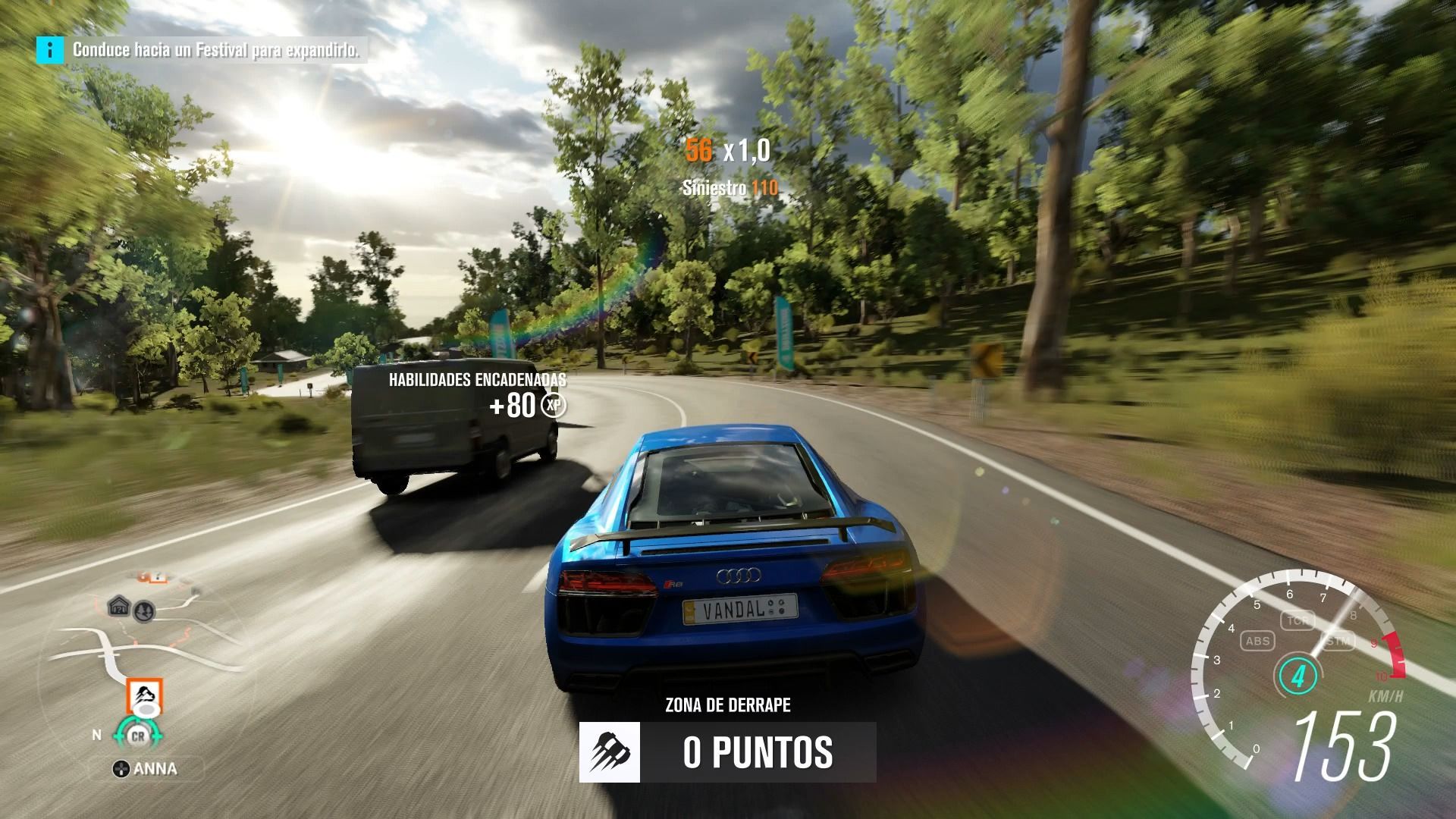The height and width of the screenshot is (819, 1456).
Task: Toggle the STM indicator on the tachometer
Action: tap(1338, 641)
